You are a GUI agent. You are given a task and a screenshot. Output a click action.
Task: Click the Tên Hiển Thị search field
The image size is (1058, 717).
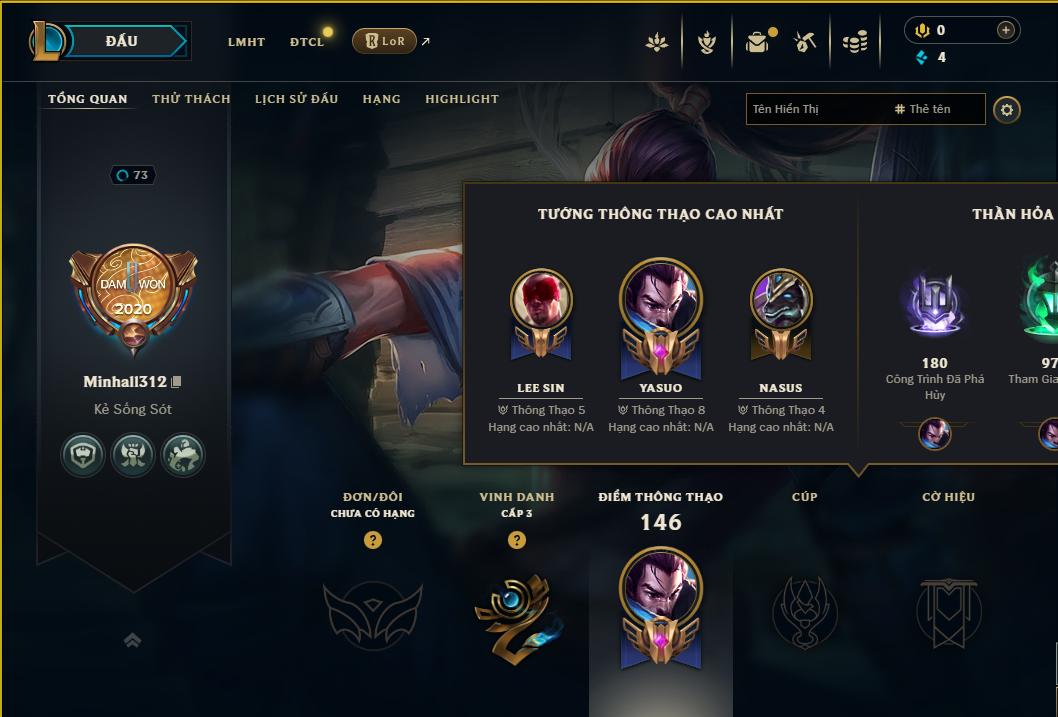(x=815, y=109)
